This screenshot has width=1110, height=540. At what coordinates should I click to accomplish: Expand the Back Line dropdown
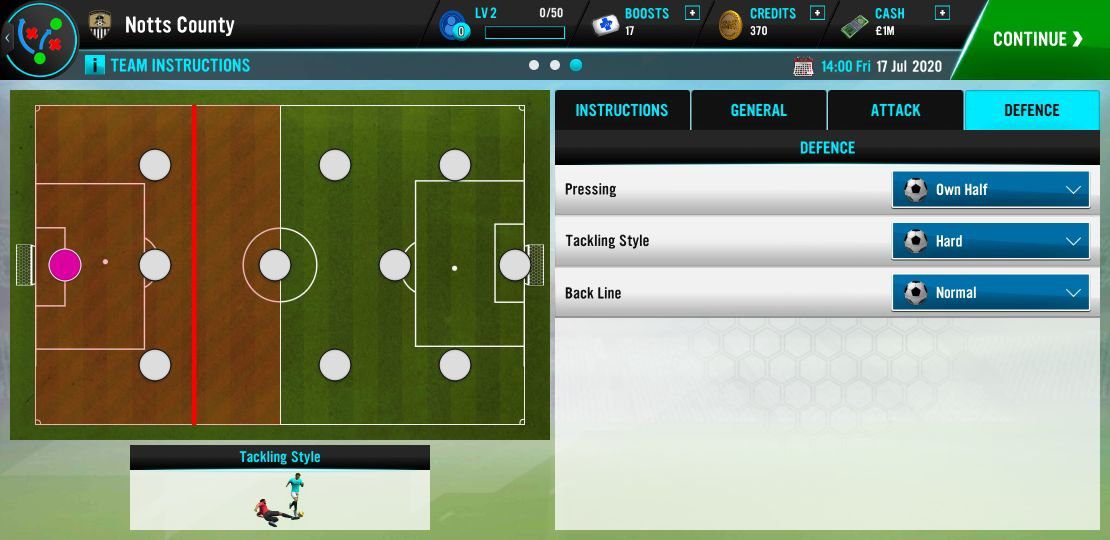(990, 293)
